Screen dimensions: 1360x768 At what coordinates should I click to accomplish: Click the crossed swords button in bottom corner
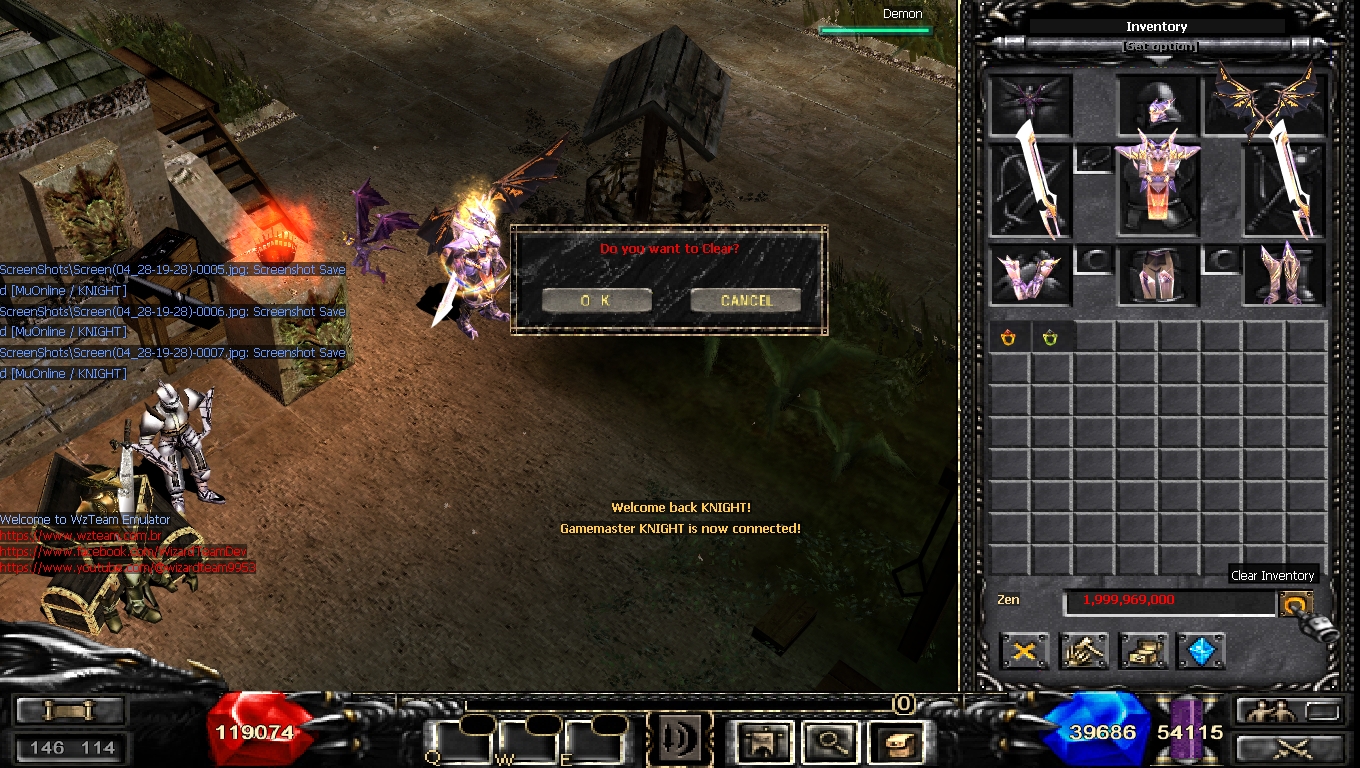1289,747
